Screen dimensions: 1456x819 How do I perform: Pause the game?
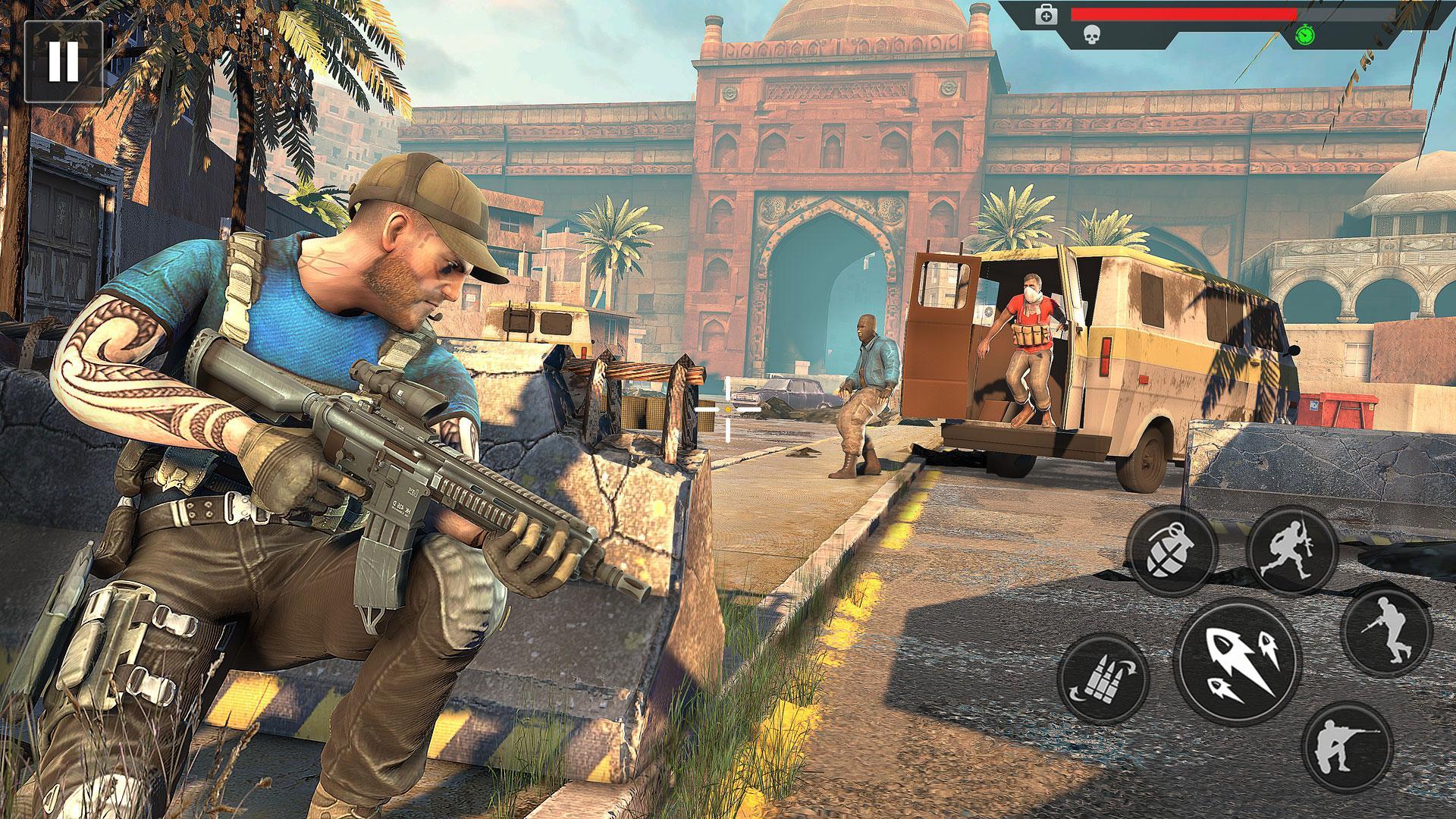(63, 61)
